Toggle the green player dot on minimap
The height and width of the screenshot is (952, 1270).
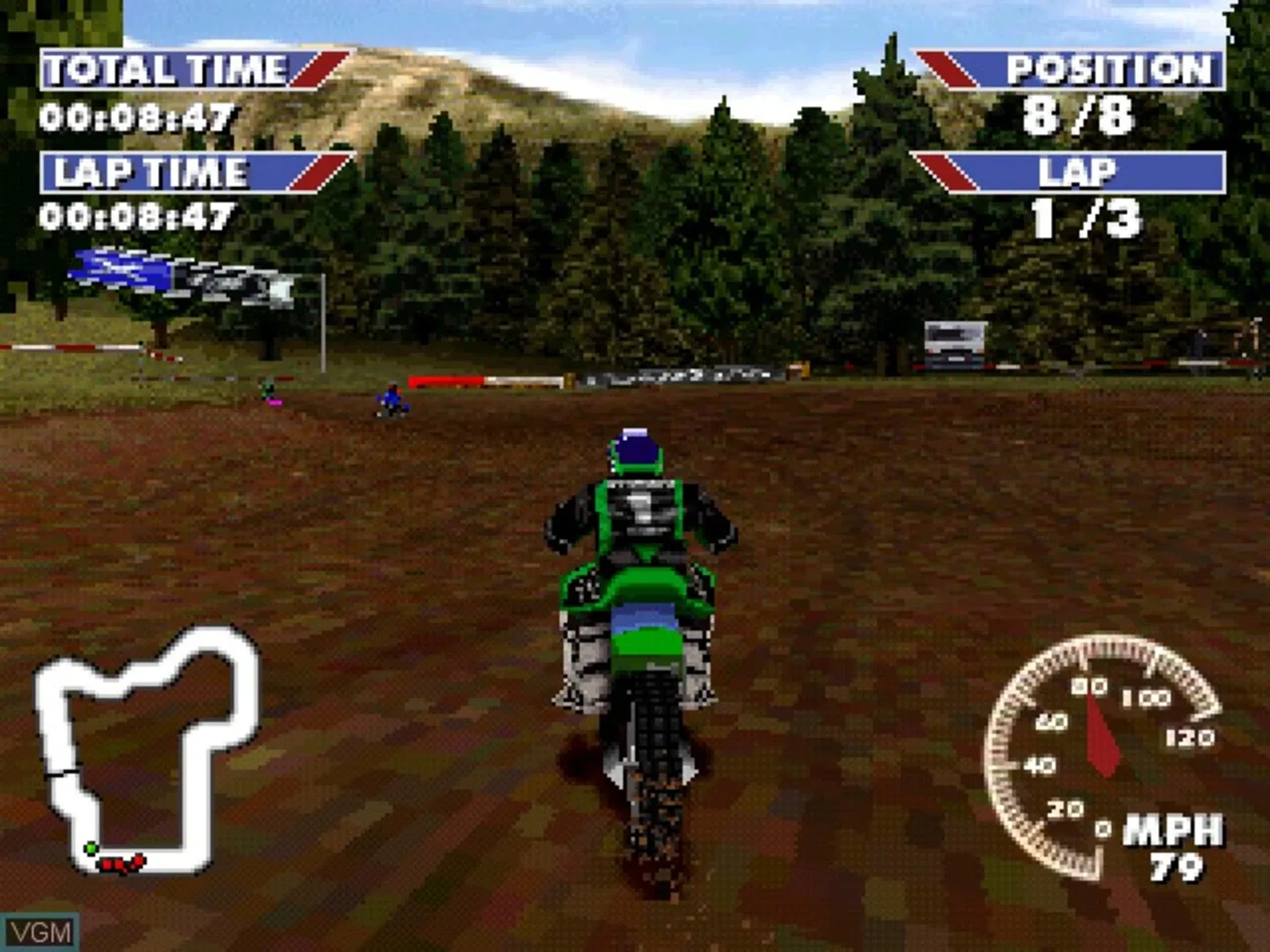pos(91,849)
